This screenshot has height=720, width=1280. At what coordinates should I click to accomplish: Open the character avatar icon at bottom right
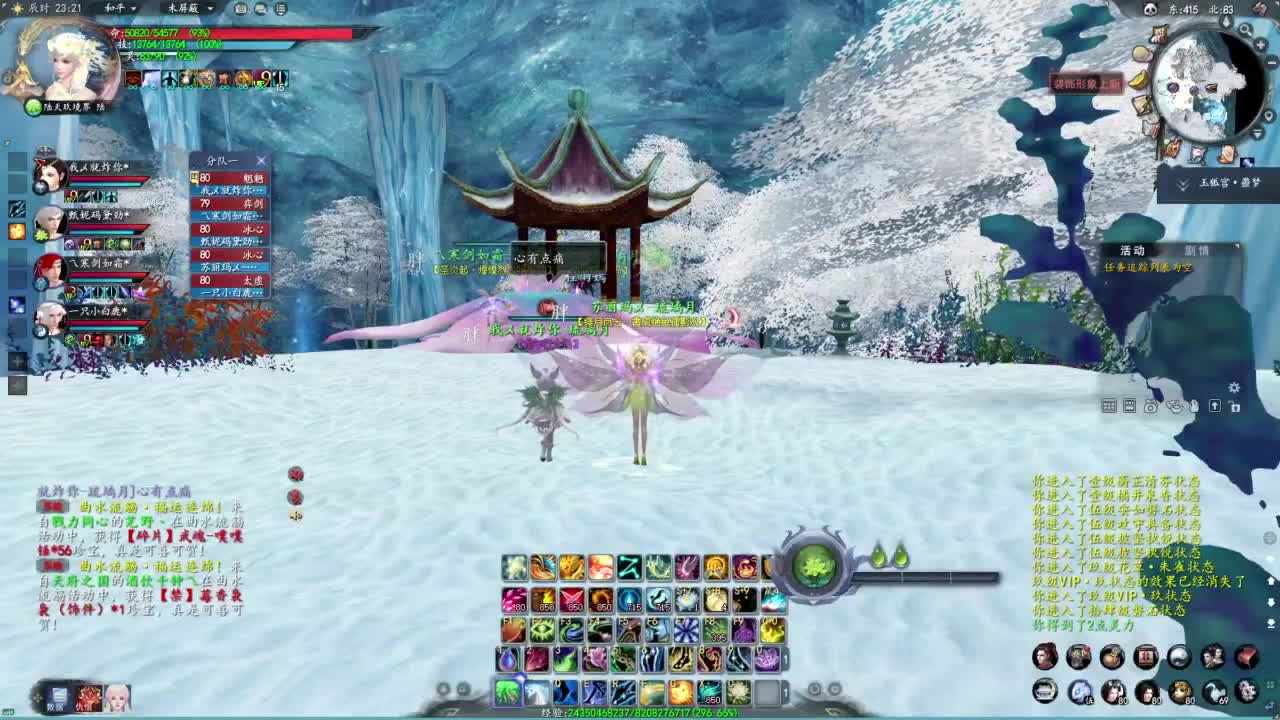click(1045, 655)
